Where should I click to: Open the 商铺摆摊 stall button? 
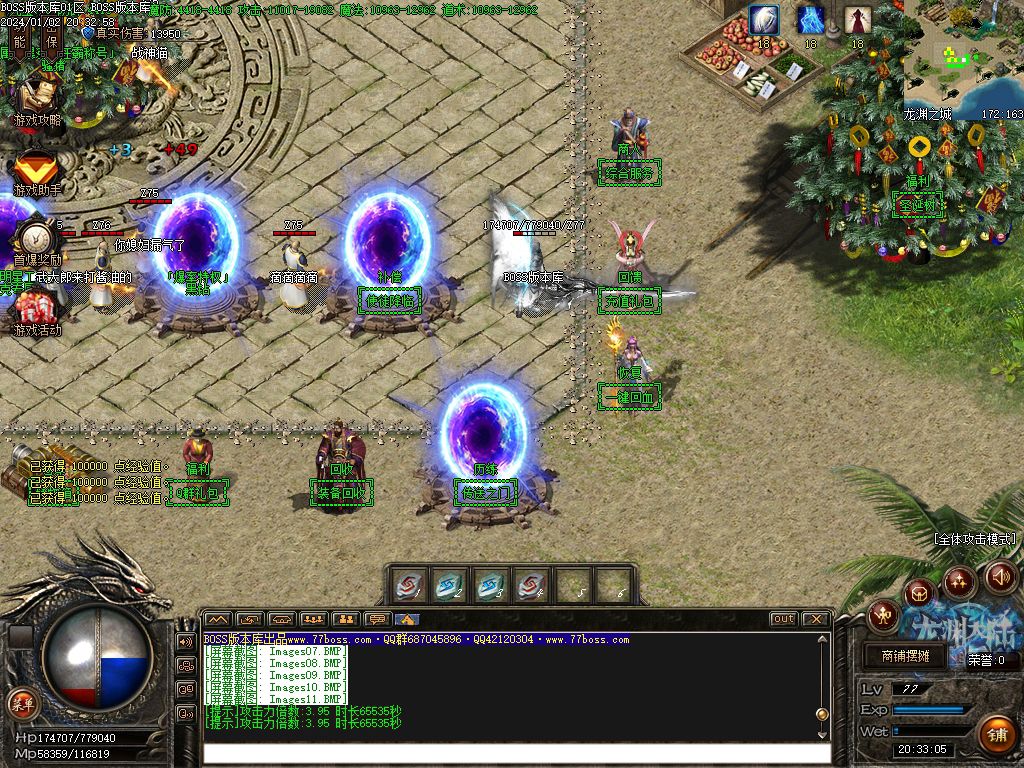point(905,656)
